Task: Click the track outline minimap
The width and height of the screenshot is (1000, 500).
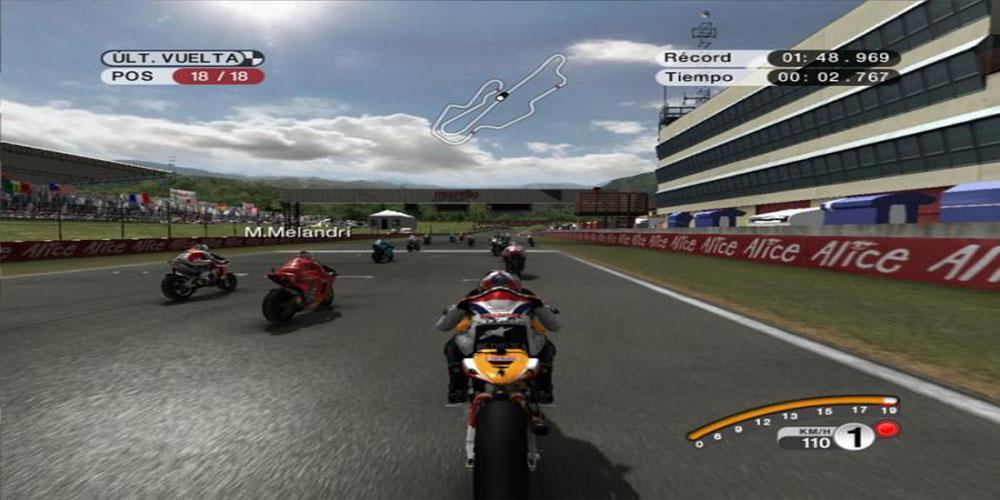Action: coord(499,99)
